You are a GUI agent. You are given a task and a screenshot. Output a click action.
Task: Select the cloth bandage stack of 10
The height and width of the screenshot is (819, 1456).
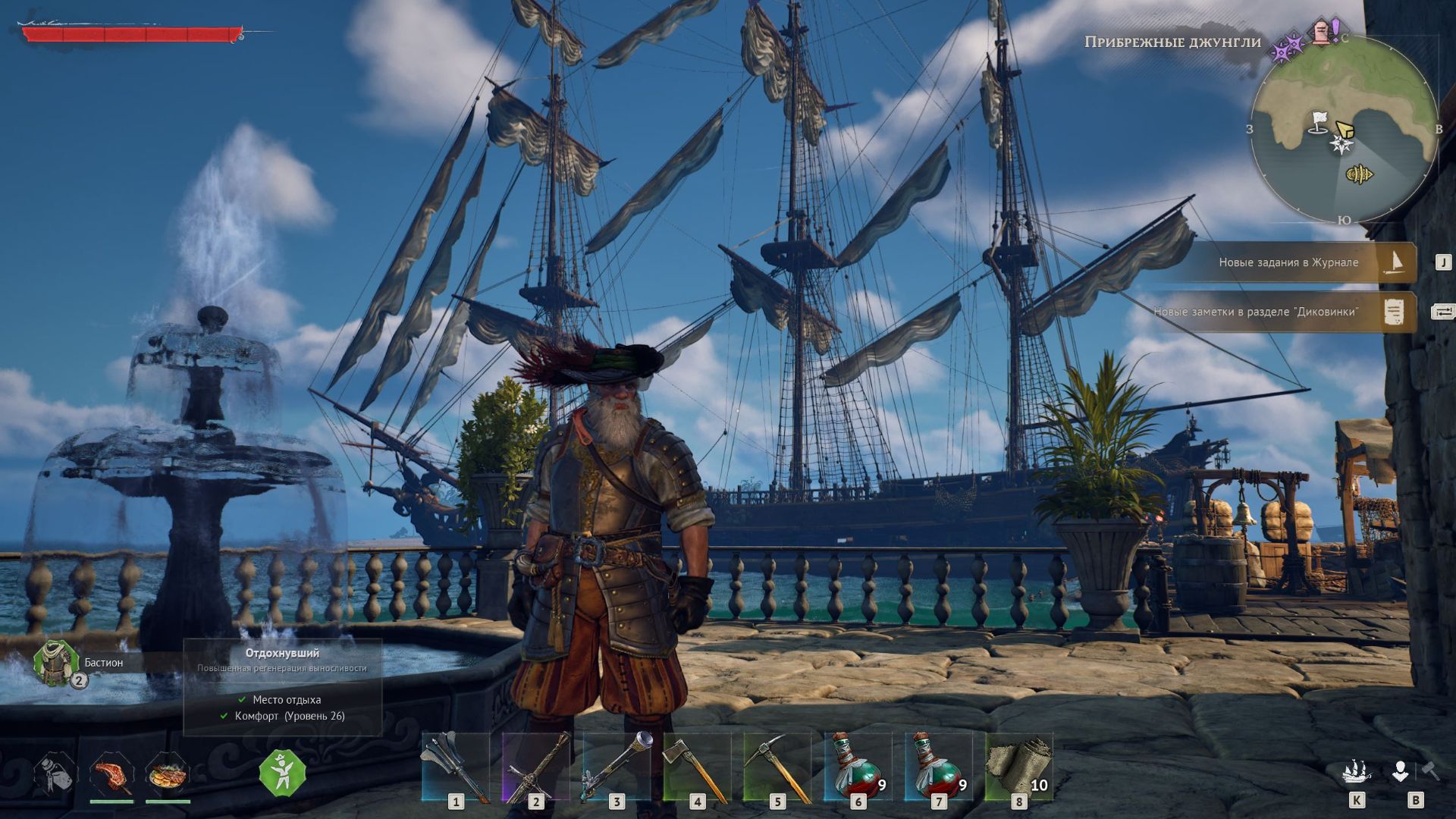pos(1018,767)
